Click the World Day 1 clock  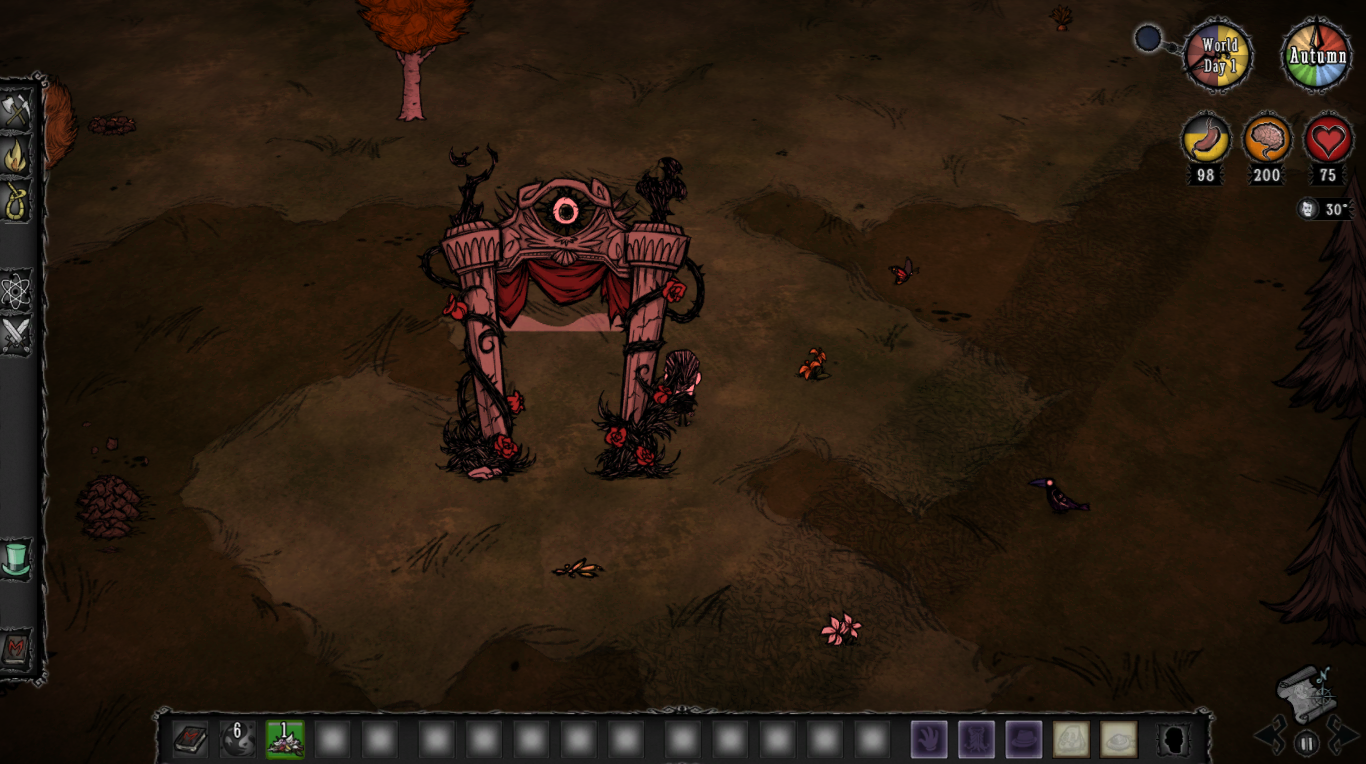coord(1218,57)
